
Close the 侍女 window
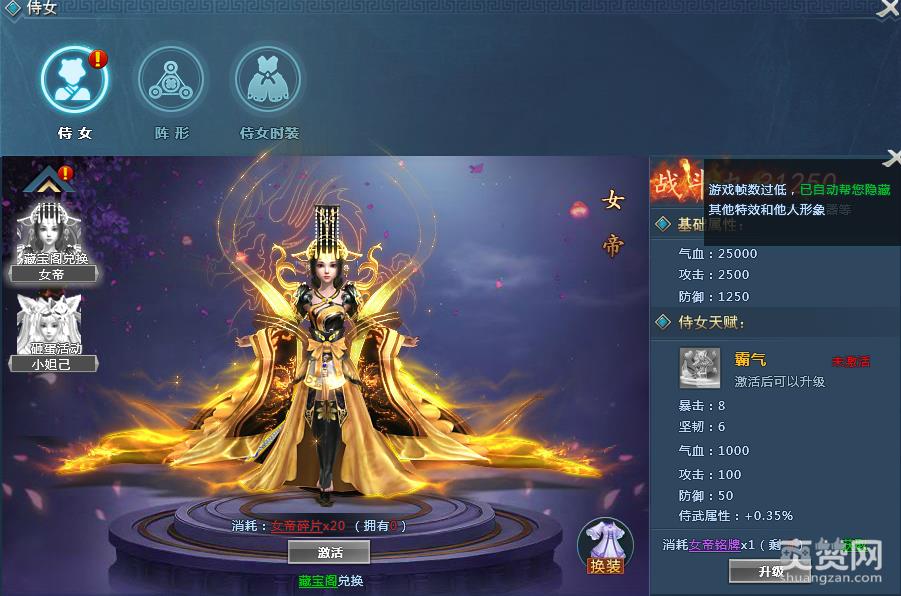click(x=888, y=9)
